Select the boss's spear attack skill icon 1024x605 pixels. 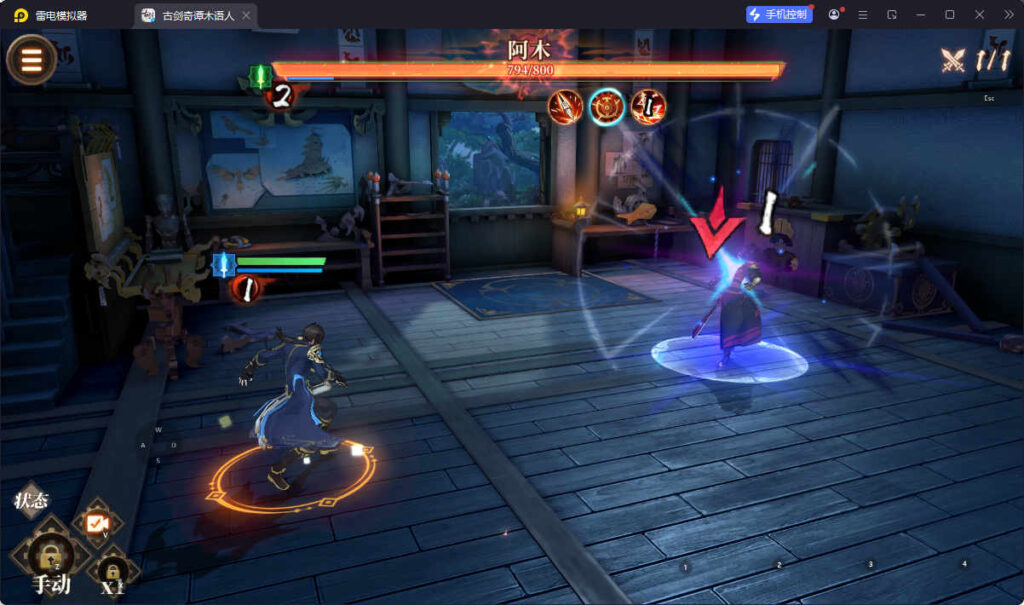click(x=565, y=107)
